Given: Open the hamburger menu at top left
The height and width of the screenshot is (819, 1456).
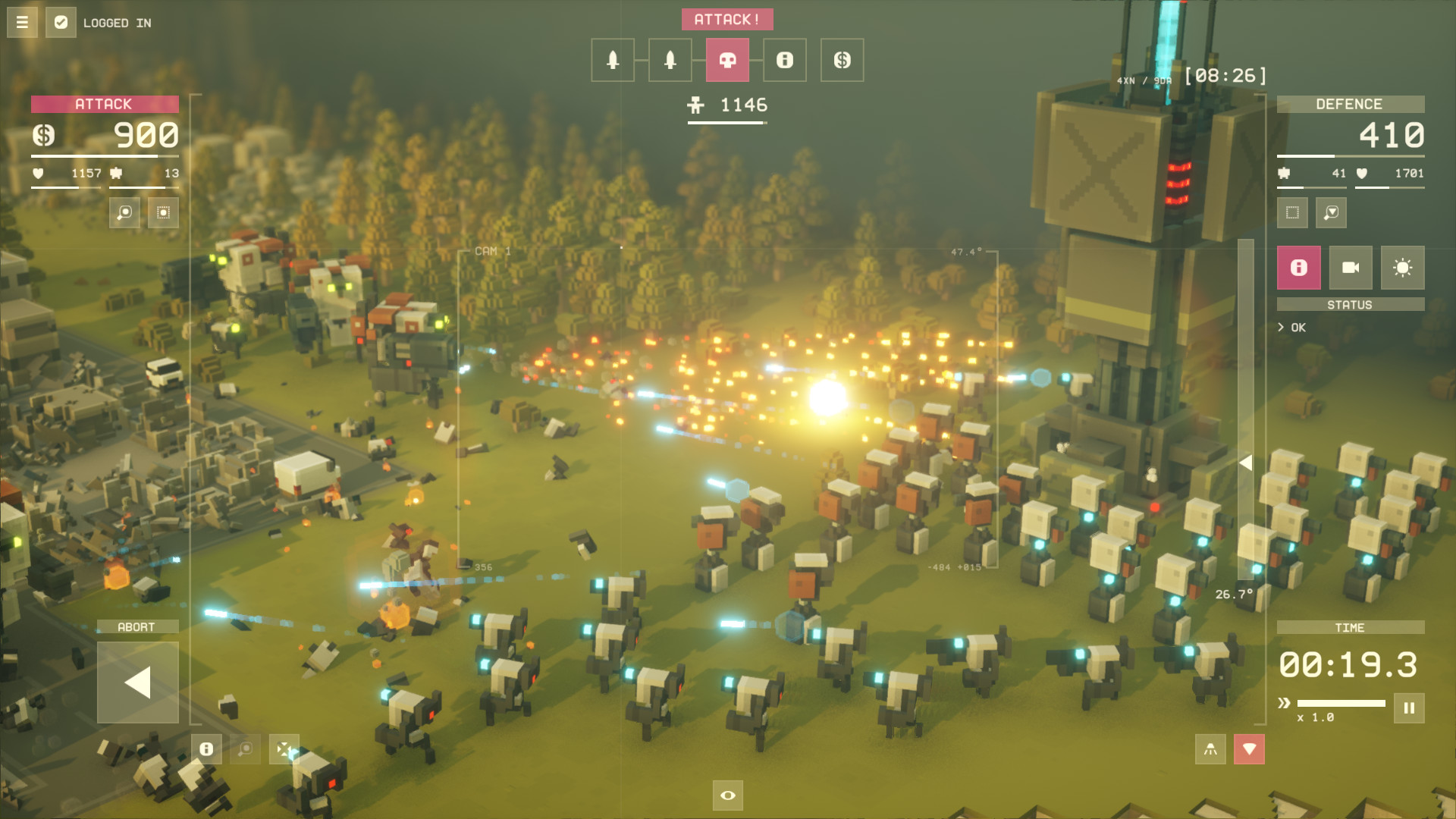Looking at the screenshot, I should [21, 21].
